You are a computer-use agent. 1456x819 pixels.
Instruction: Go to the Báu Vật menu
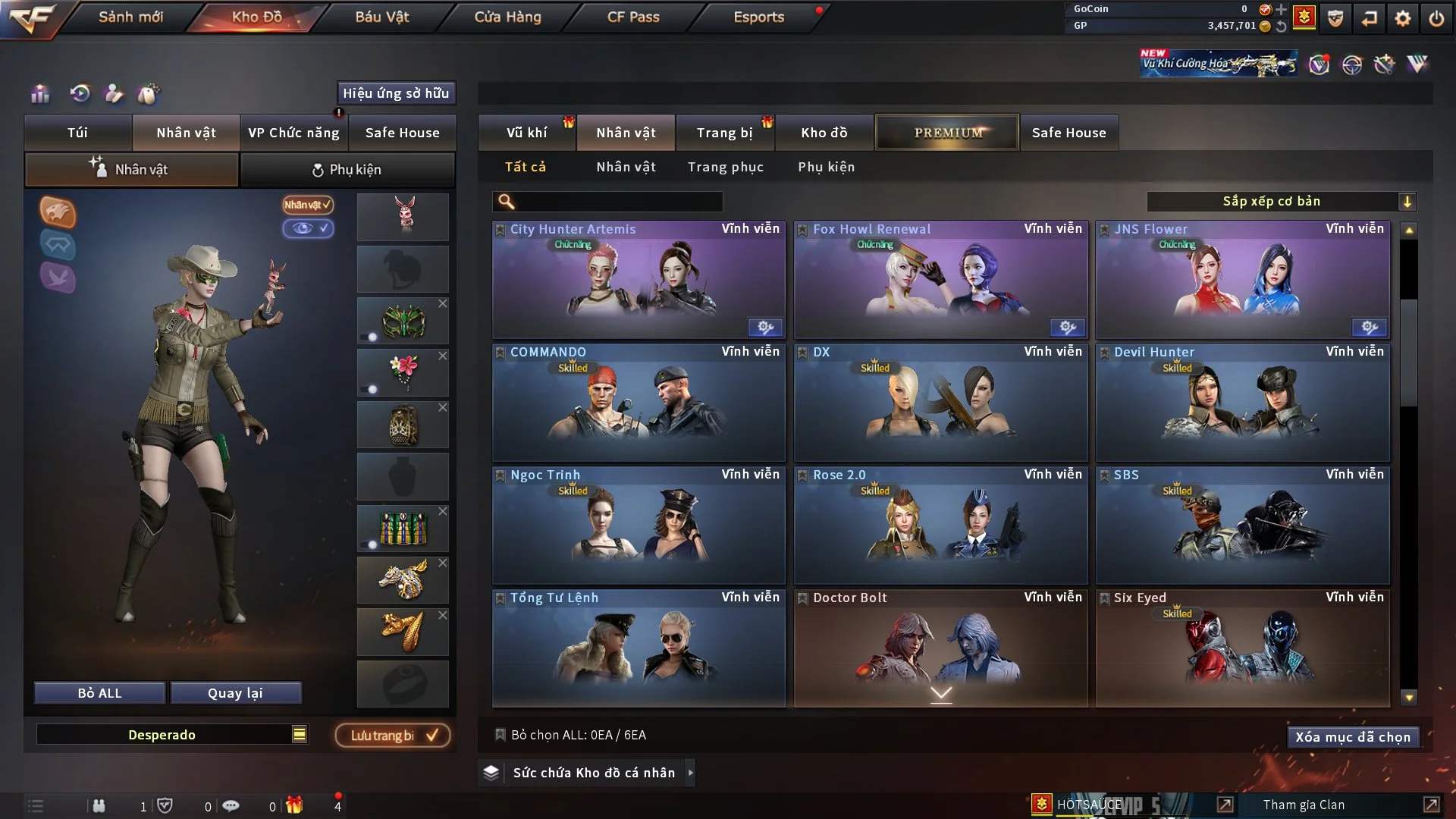point(381,17)
